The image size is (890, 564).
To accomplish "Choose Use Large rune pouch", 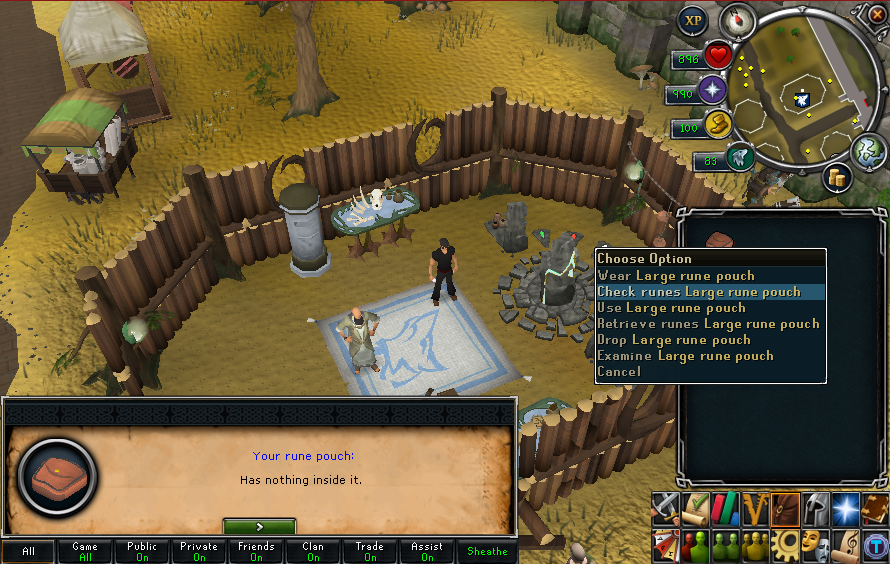I will [x=671, y=308].
